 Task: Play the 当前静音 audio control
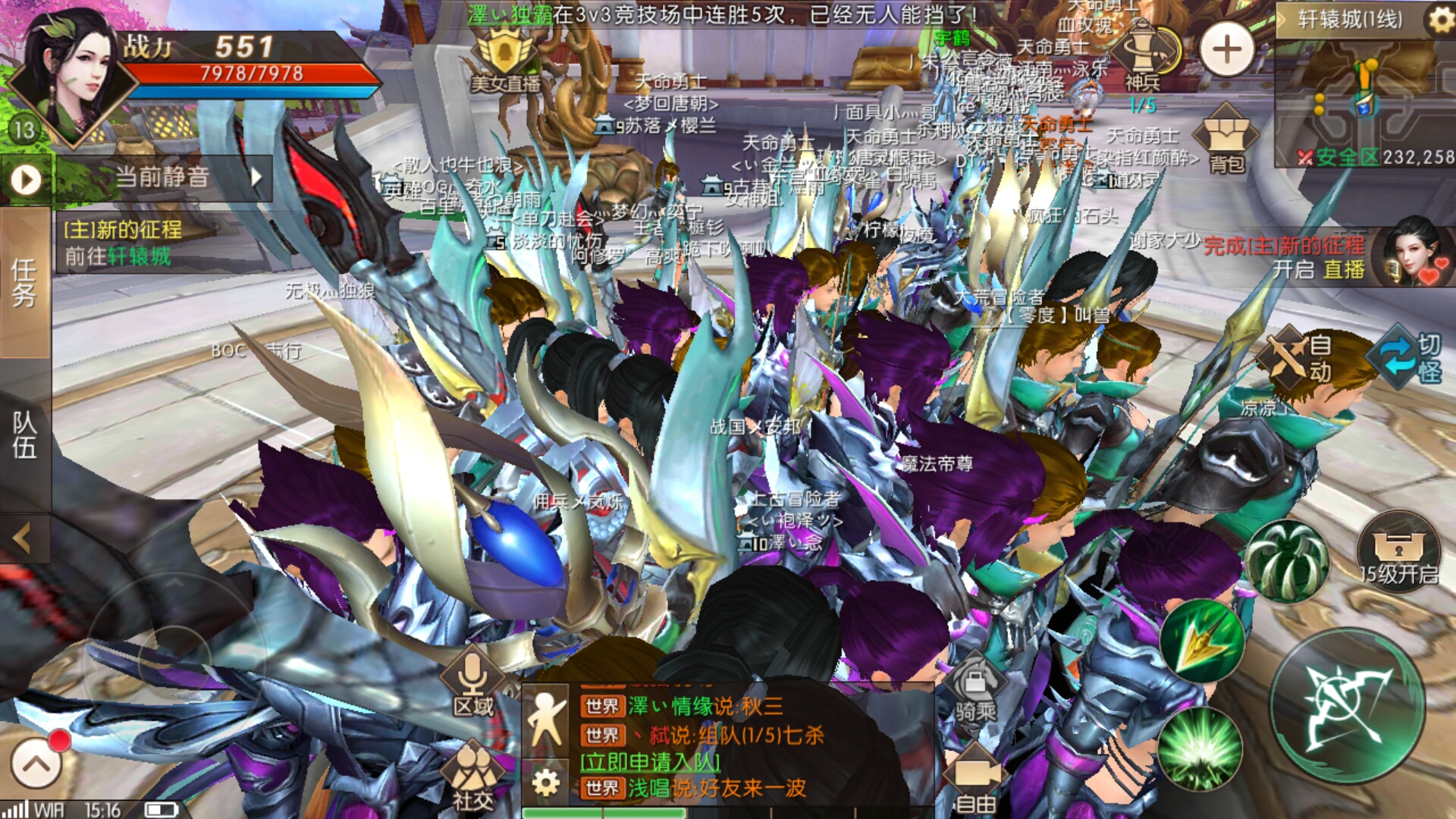(27, 180)
